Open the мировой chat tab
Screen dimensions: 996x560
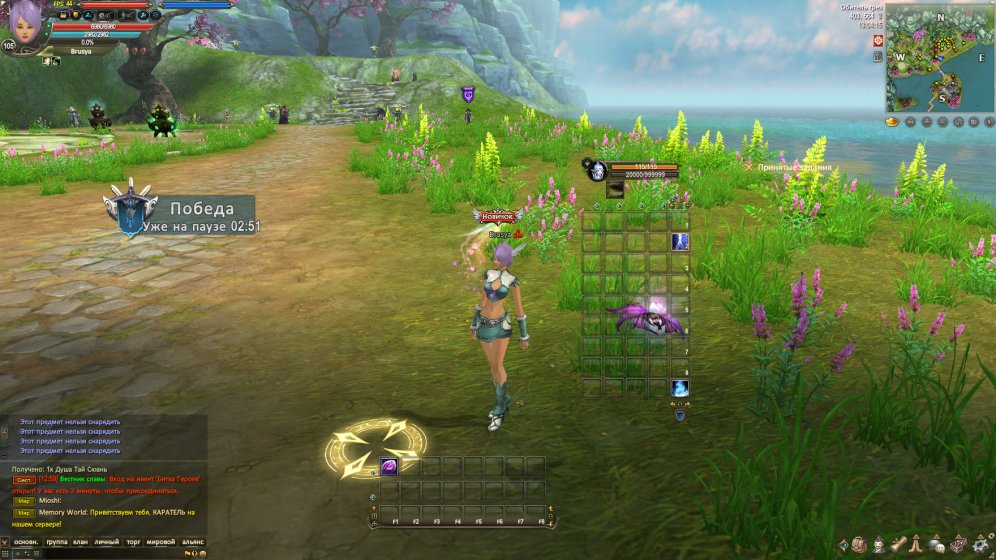(x=161, y=542)
